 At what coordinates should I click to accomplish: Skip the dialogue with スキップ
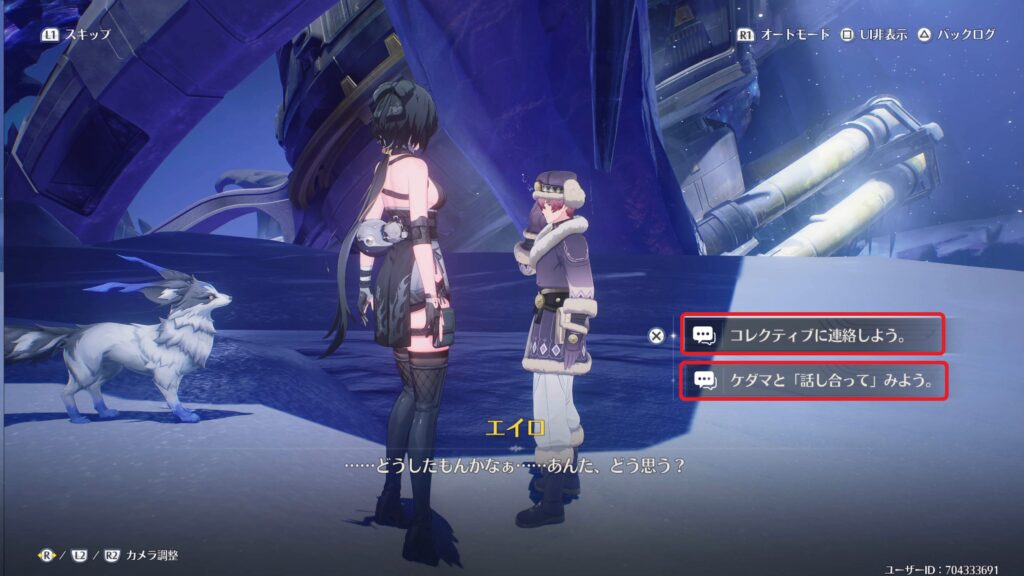76,34
